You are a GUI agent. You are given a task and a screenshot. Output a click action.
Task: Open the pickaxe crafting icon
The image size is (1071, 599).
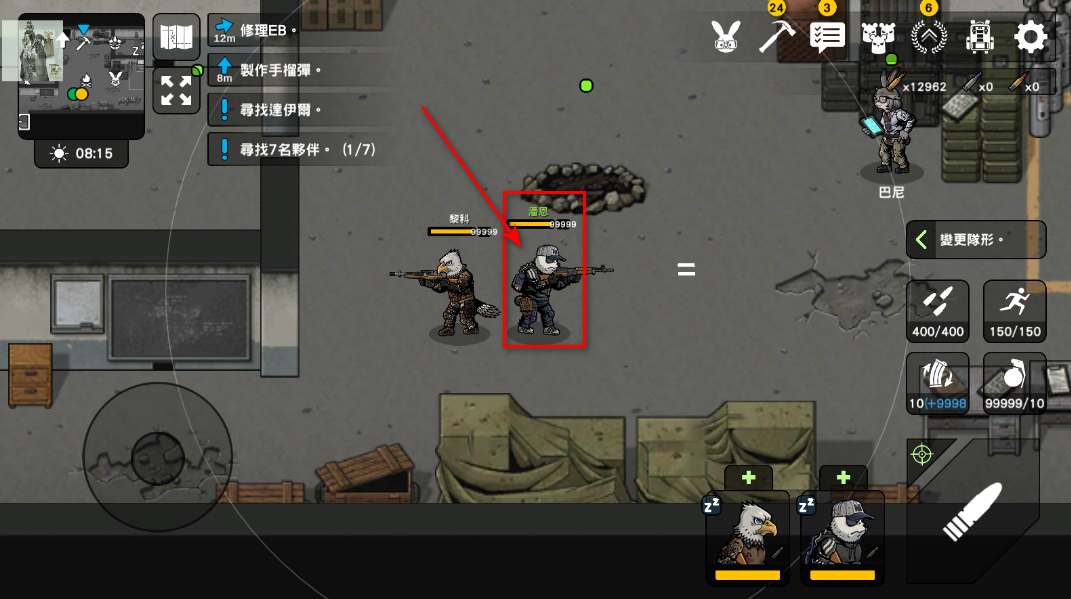(x=776, y=36)
